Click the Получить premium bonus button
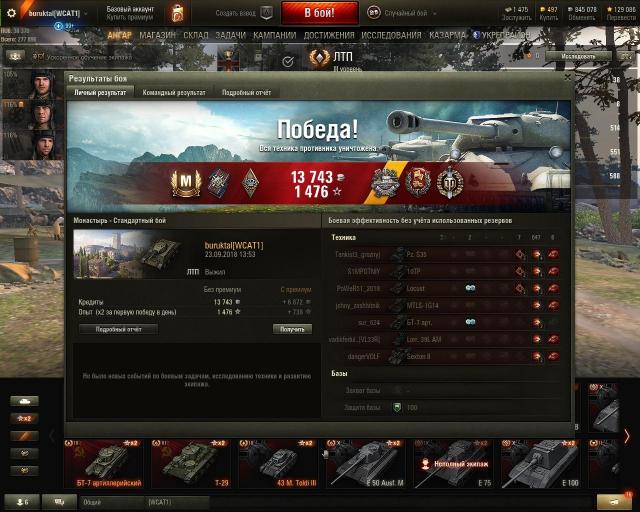The width and height of the screenshot is (640, 512). coord(292,329)
